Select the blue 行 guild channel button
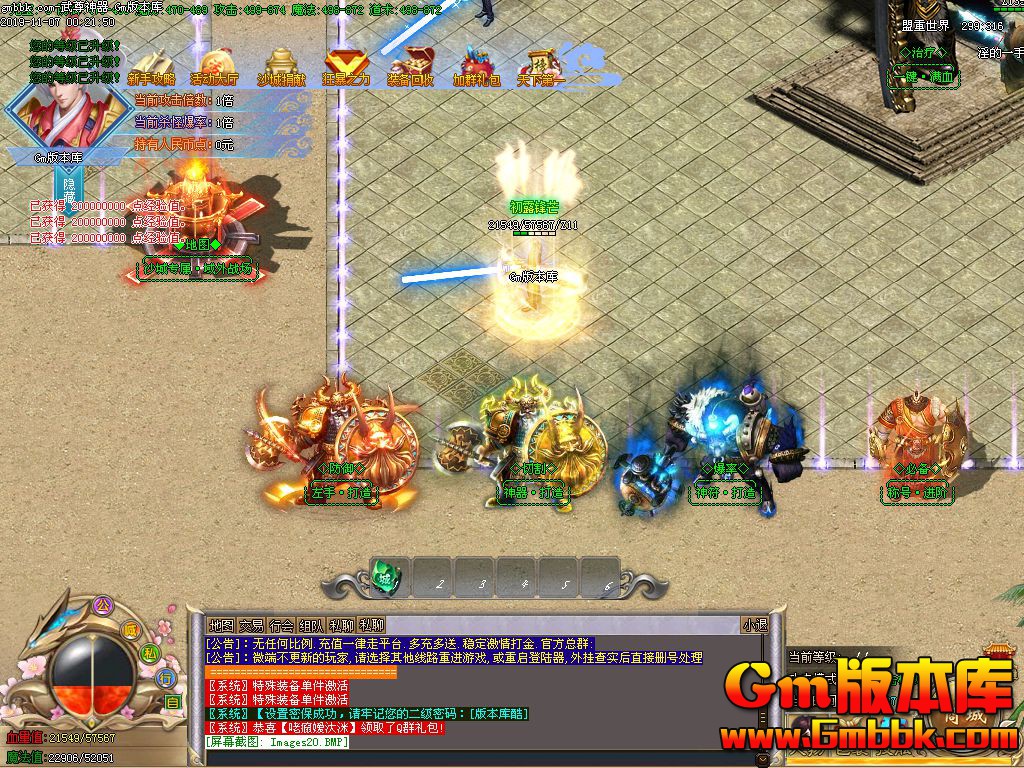1024x768 pixels. [168, 678]
